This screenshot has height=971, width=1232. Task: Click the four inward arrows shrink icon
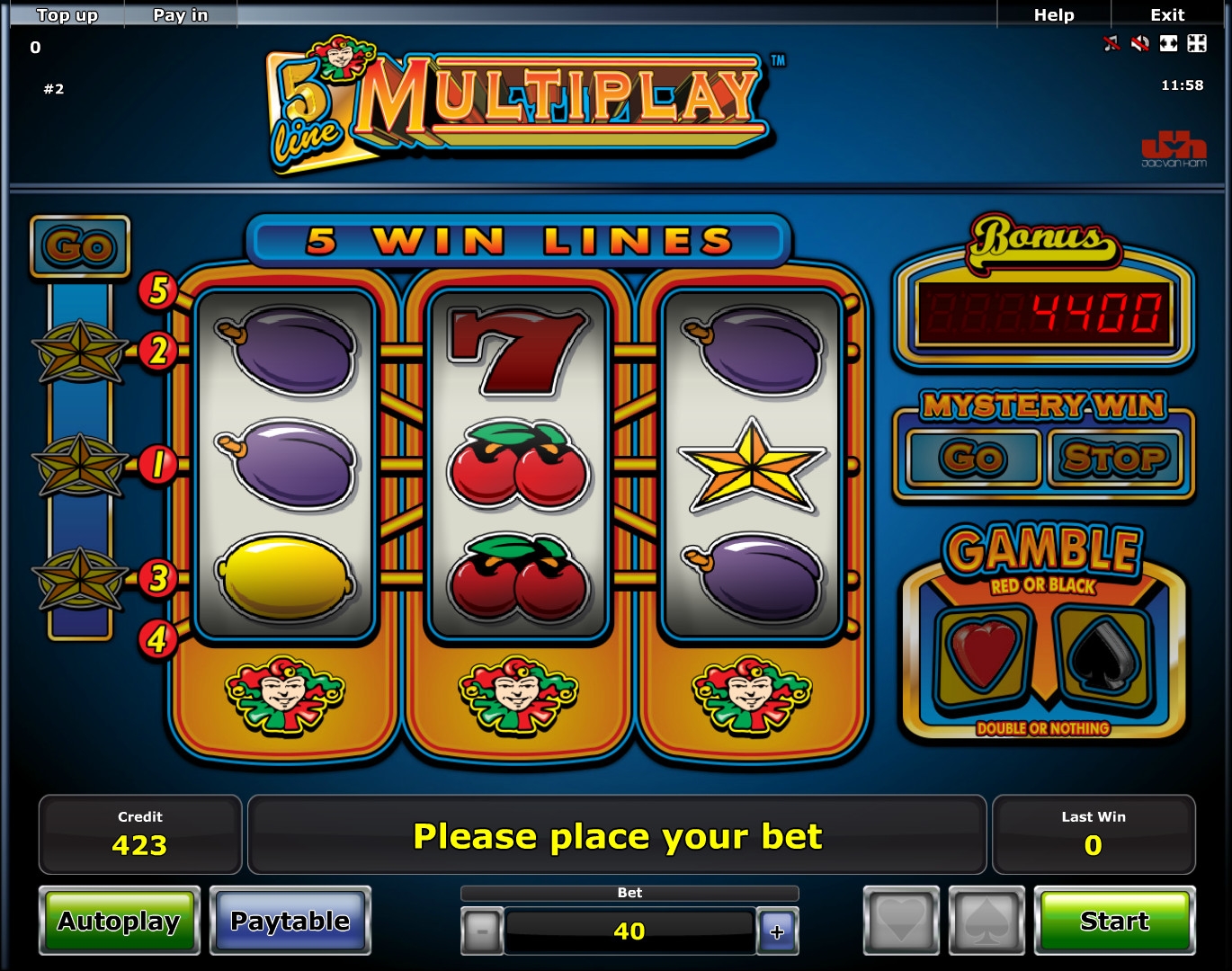(x=1196, y=43)
